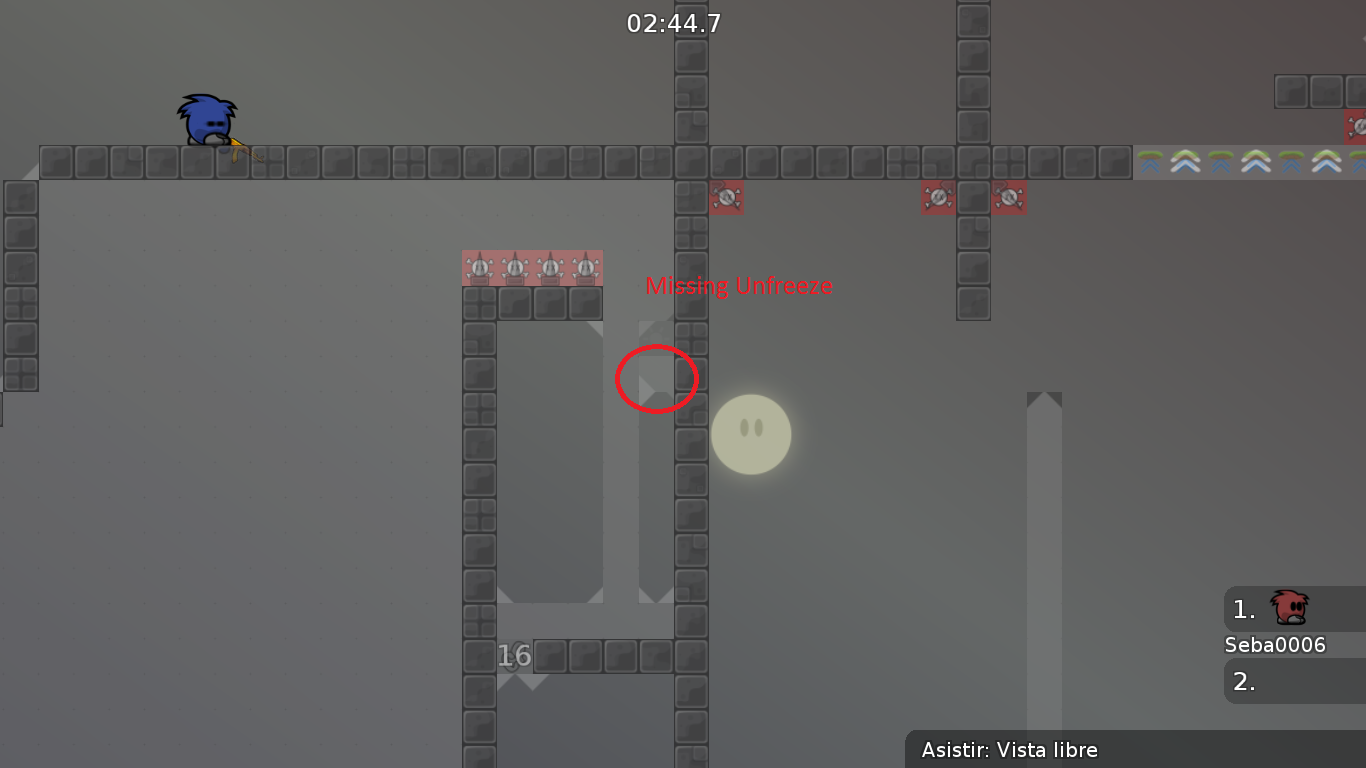
Task: Click the downward spike below the 16 marker
Action: pyautogui.click(x=529, y=684)
